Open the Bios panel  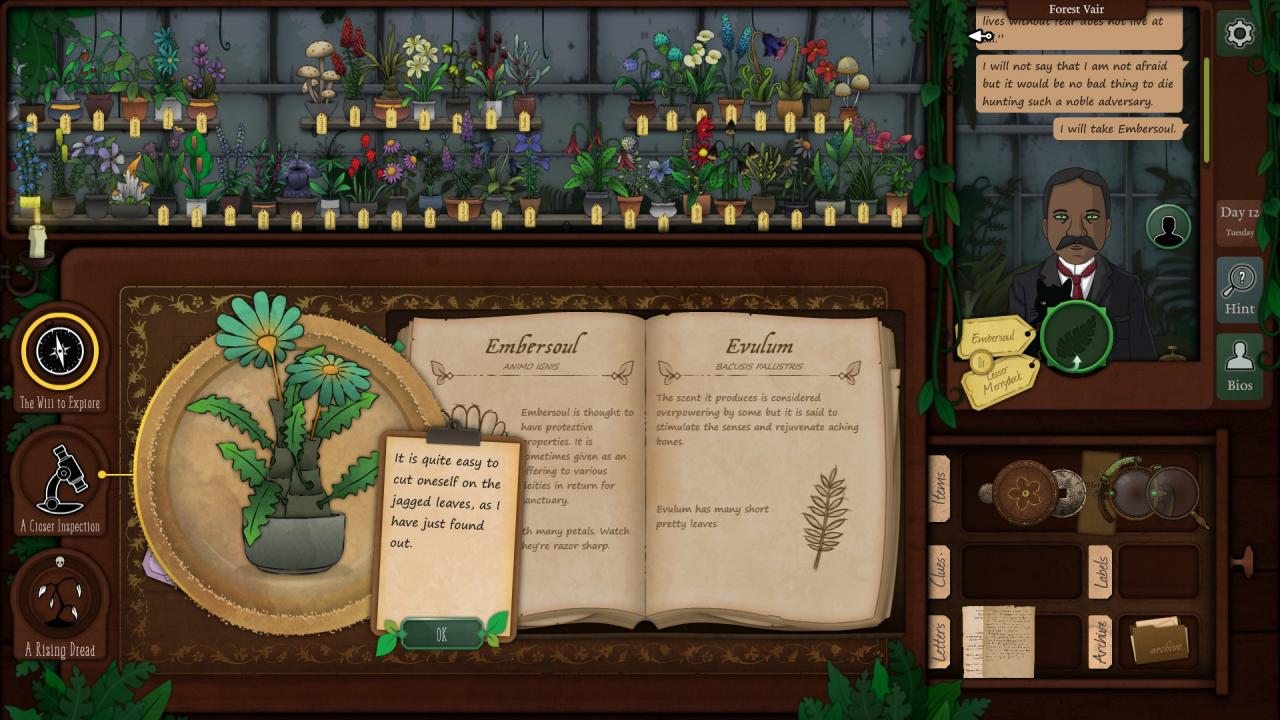[x=1239, y=366]
